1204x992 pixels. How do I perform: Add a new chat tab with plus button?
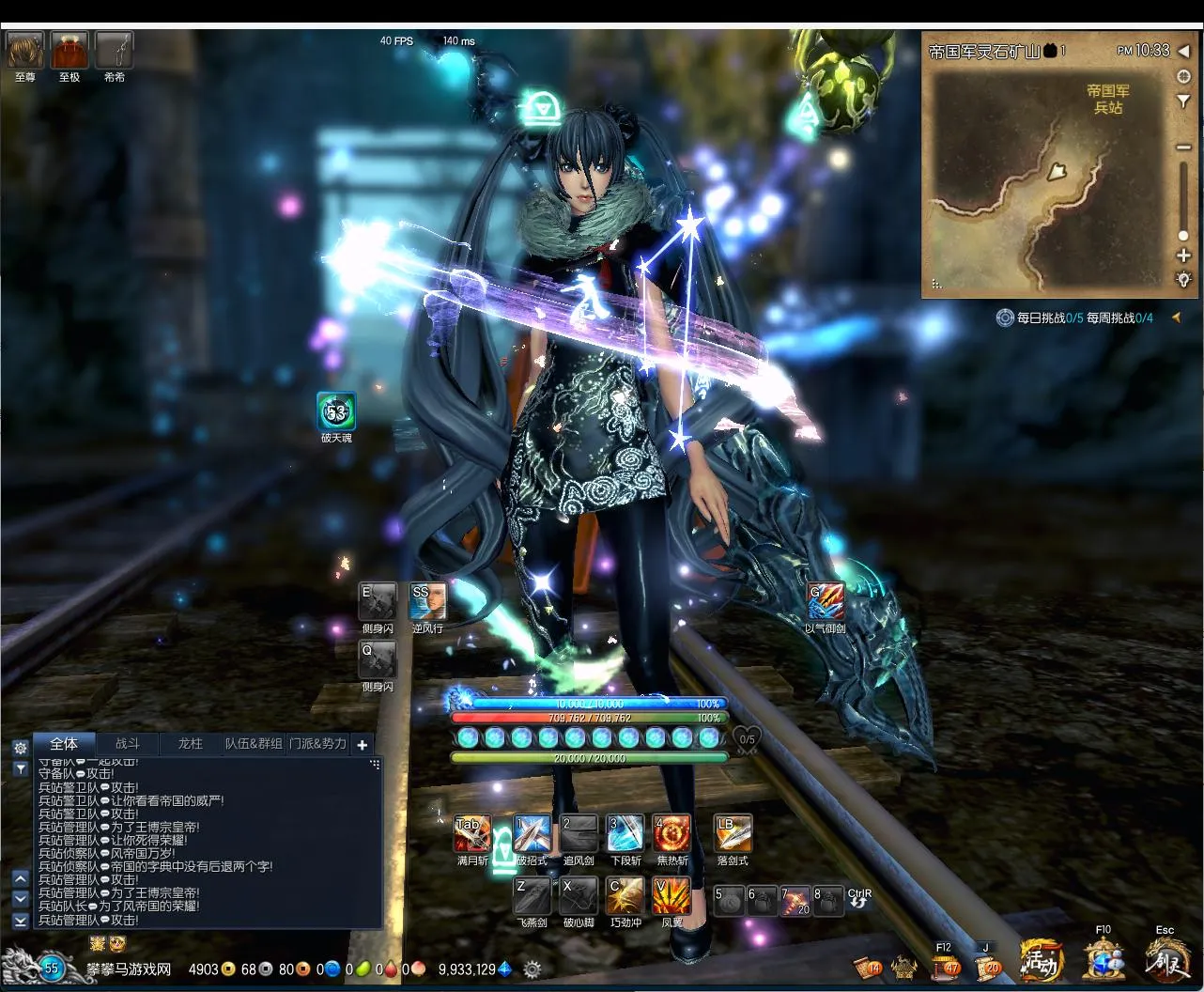pyautogui.click(x=363, y=745)
